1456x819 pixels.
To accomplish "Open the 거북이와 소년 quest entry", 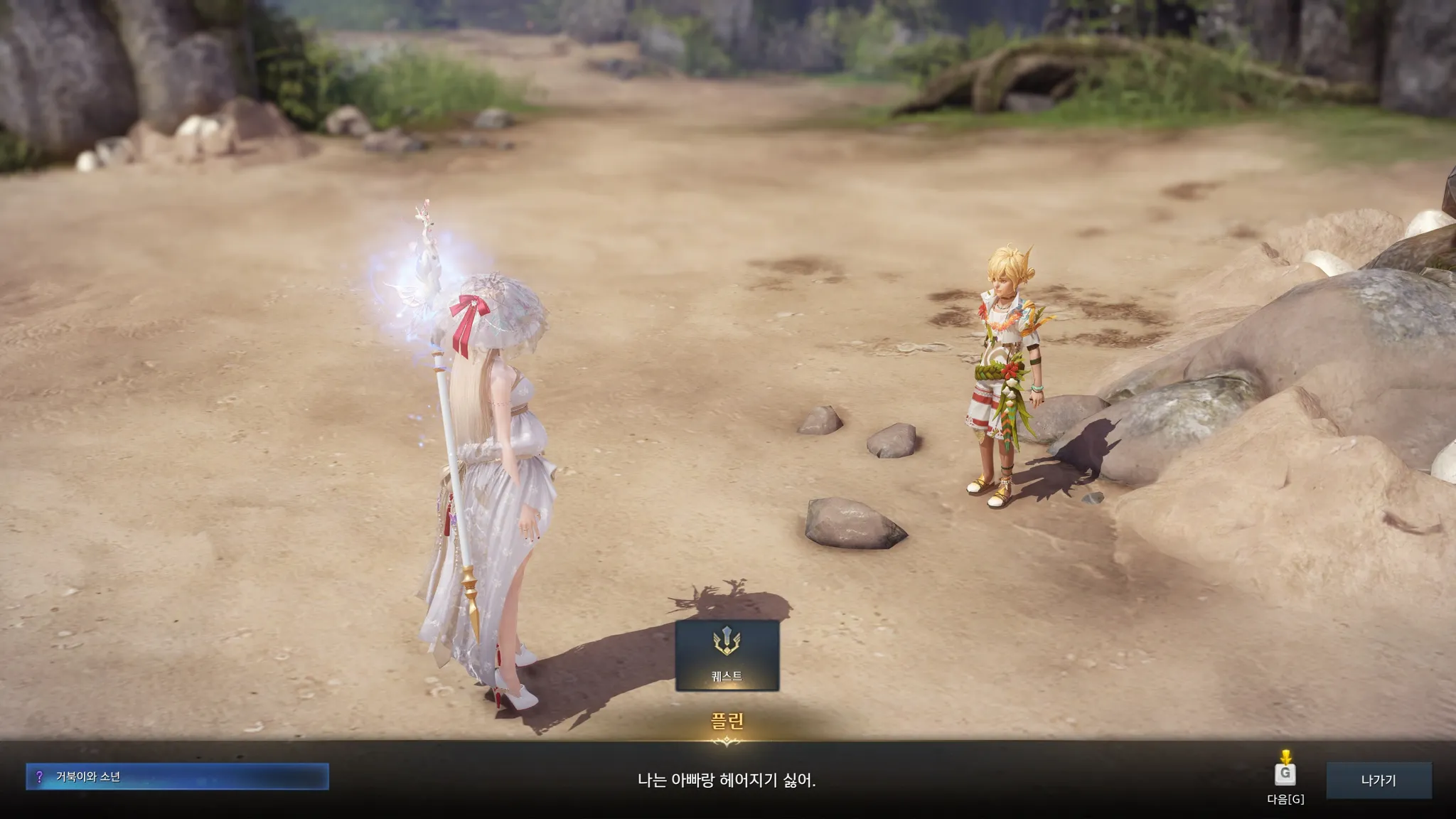I will point(178,776).
